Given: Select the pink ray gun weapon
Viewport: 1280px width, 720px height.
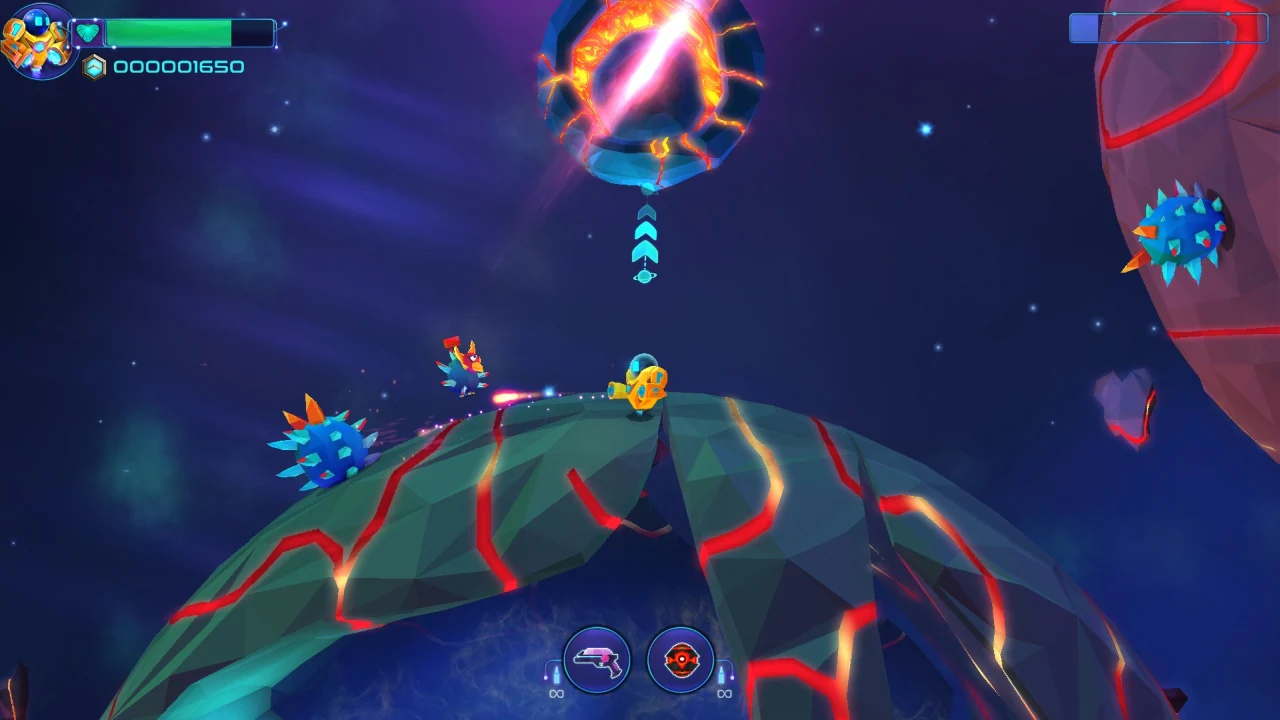Looking at the screenshot, I should (598, 661).
